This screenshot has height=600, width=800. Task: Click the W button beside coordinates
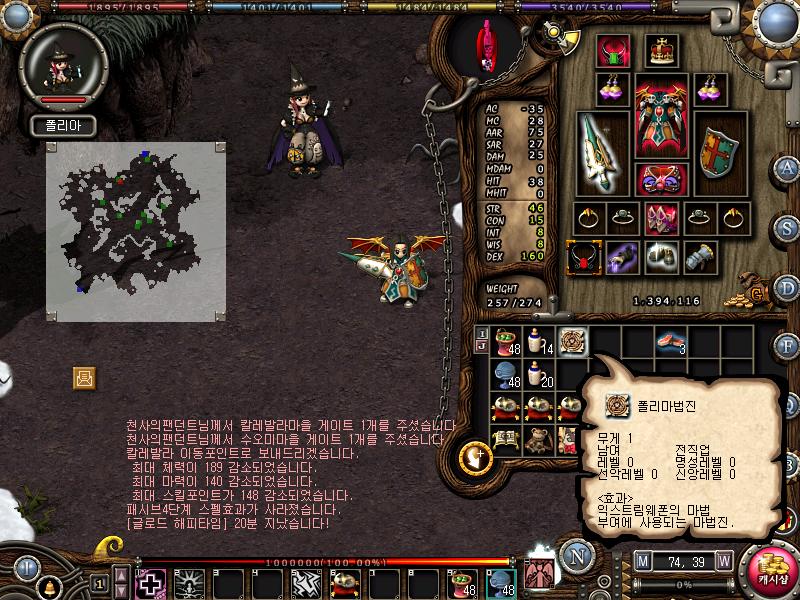point(723,559)
